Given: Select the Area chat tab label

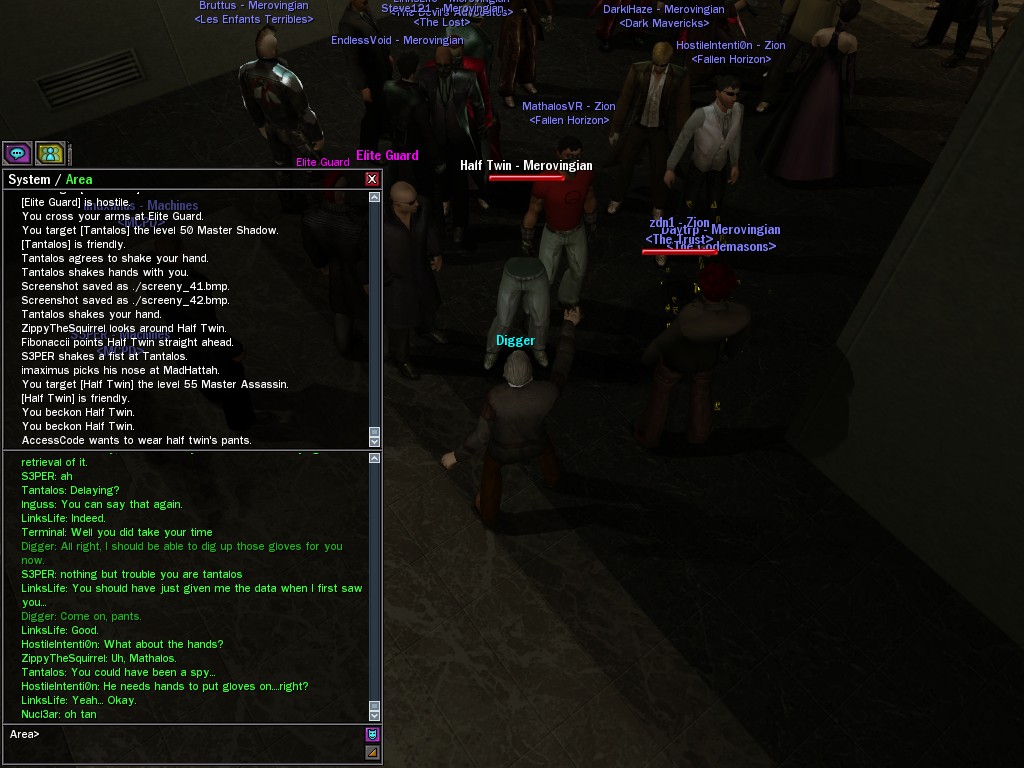Looking at the screenshot, I should pos(79,180).
